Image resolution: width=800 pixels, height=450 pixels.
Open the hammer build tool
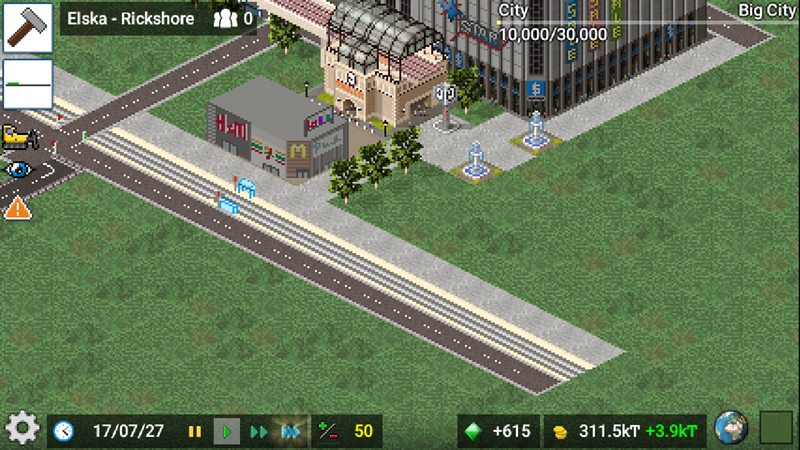click(27, 27)
